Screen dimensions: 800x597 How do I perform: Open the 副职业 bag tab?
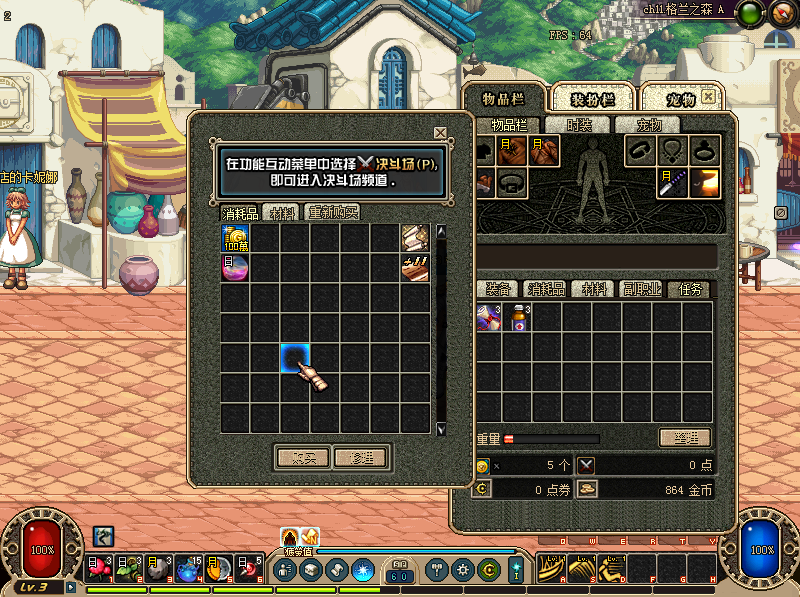click(642, 289)
